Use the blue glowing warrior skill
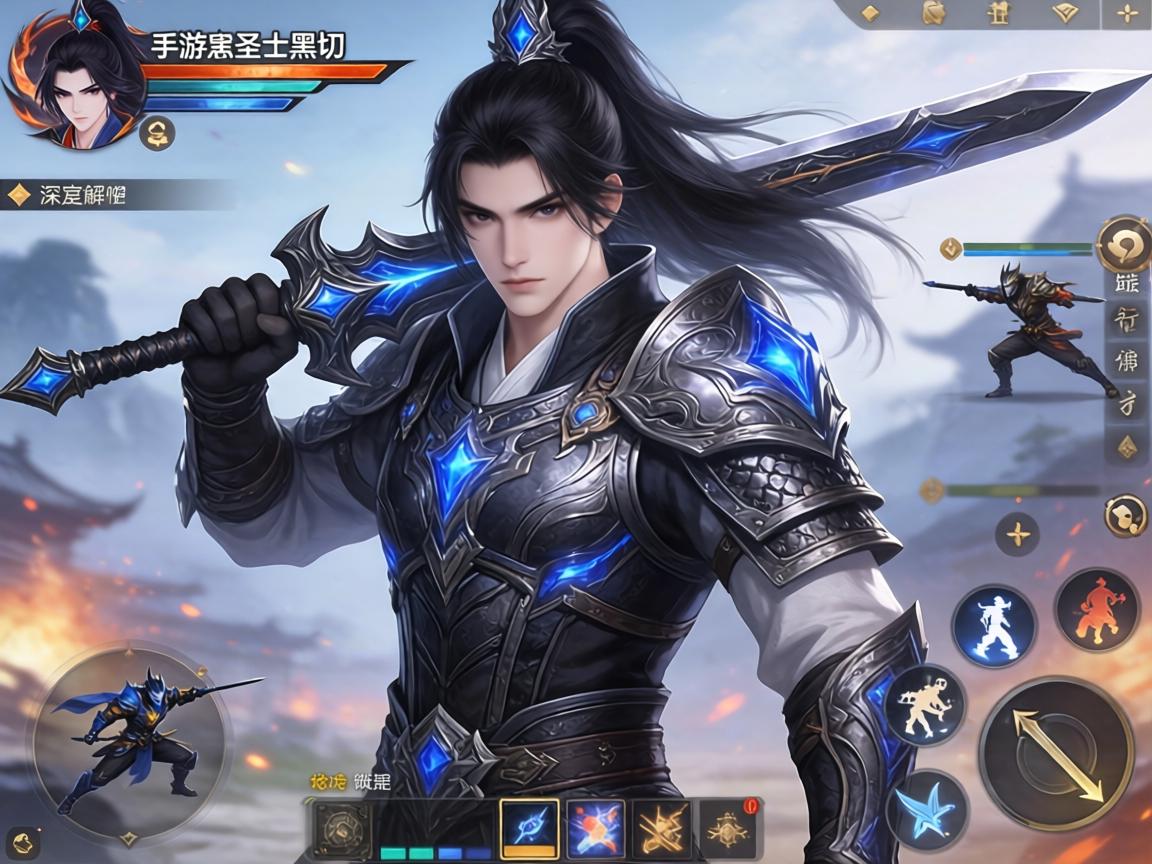Image resolution: width=1152 pixels, height=864 pixels. click(x=993, y=626)
